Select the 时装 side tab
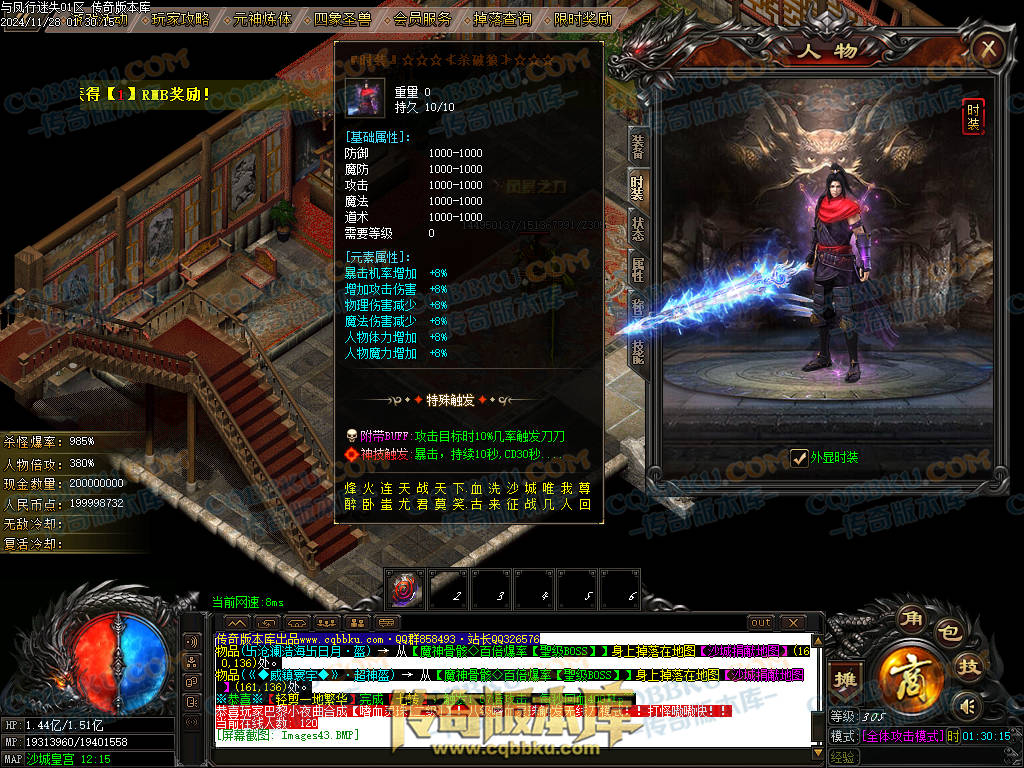1024x768 pixels. 637,186
